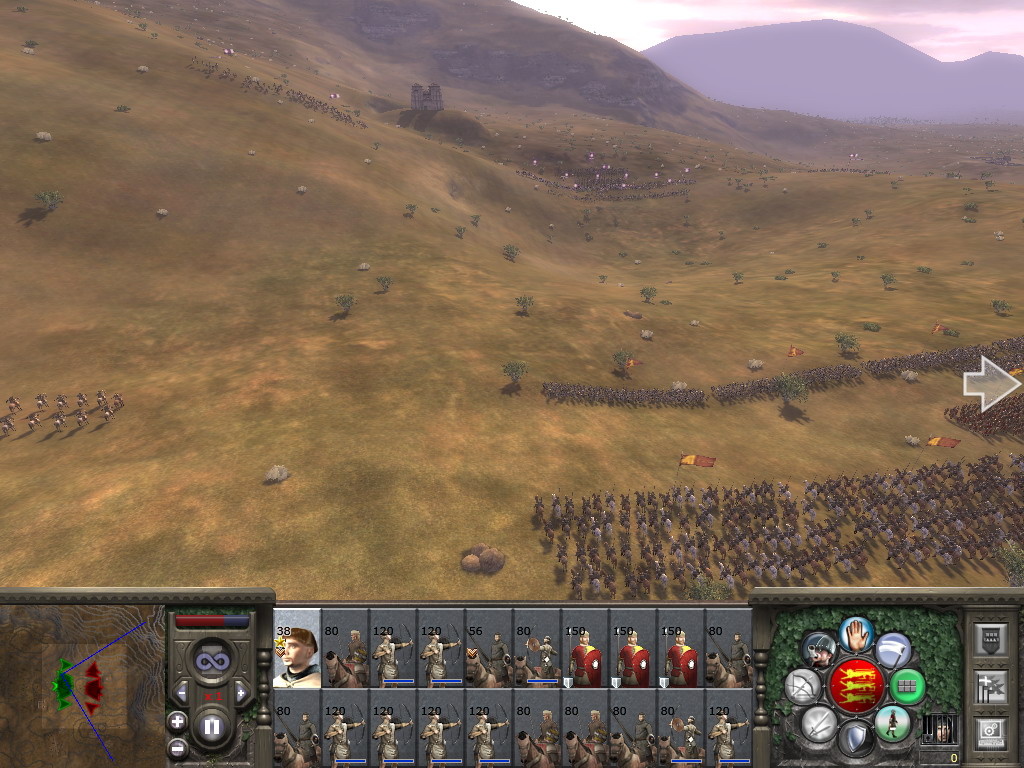Click the red three-lions faction emblem

pos(856,686)
